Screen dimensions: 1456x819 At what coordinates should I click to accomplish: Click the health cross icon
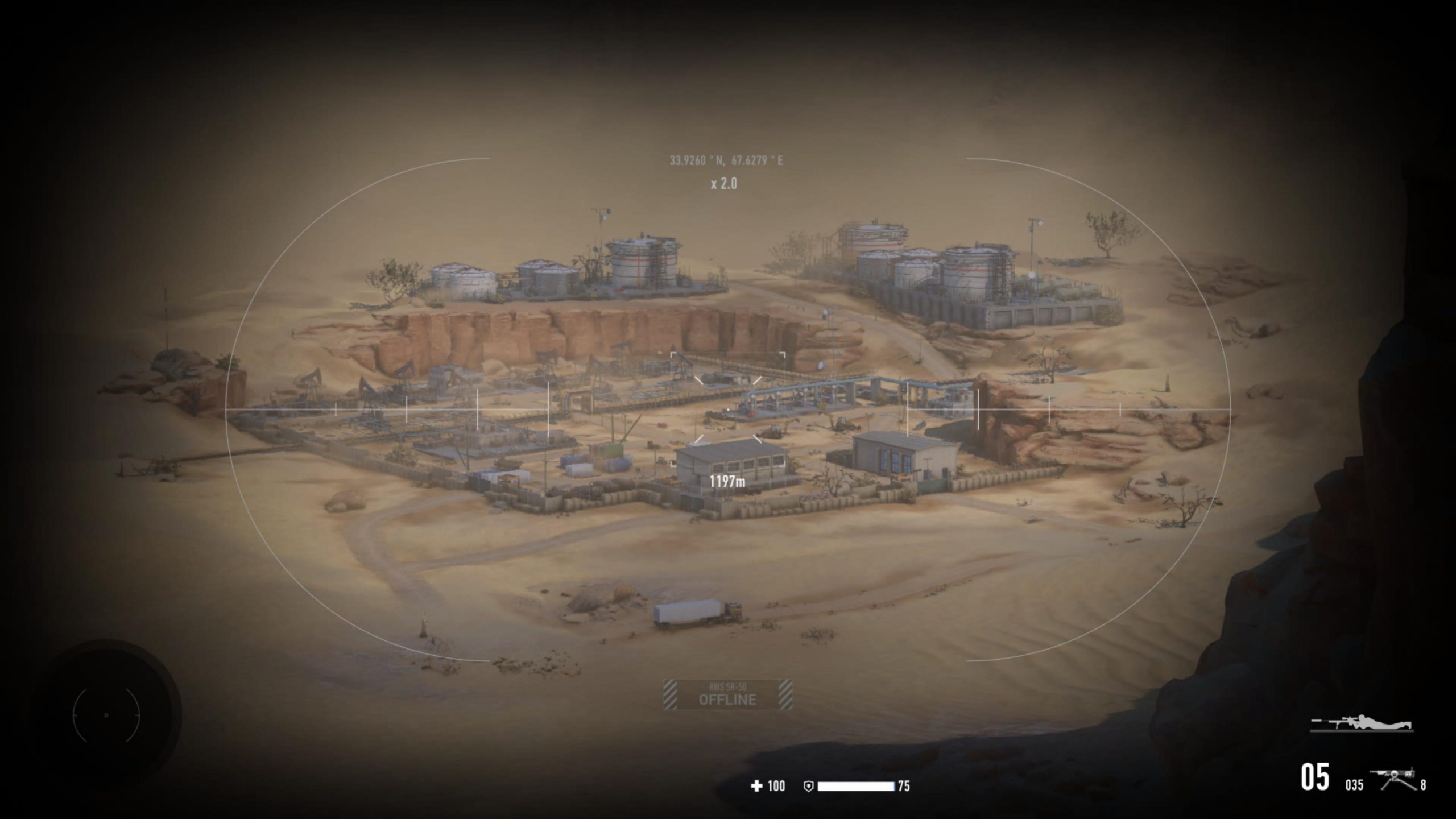[756, 787]
